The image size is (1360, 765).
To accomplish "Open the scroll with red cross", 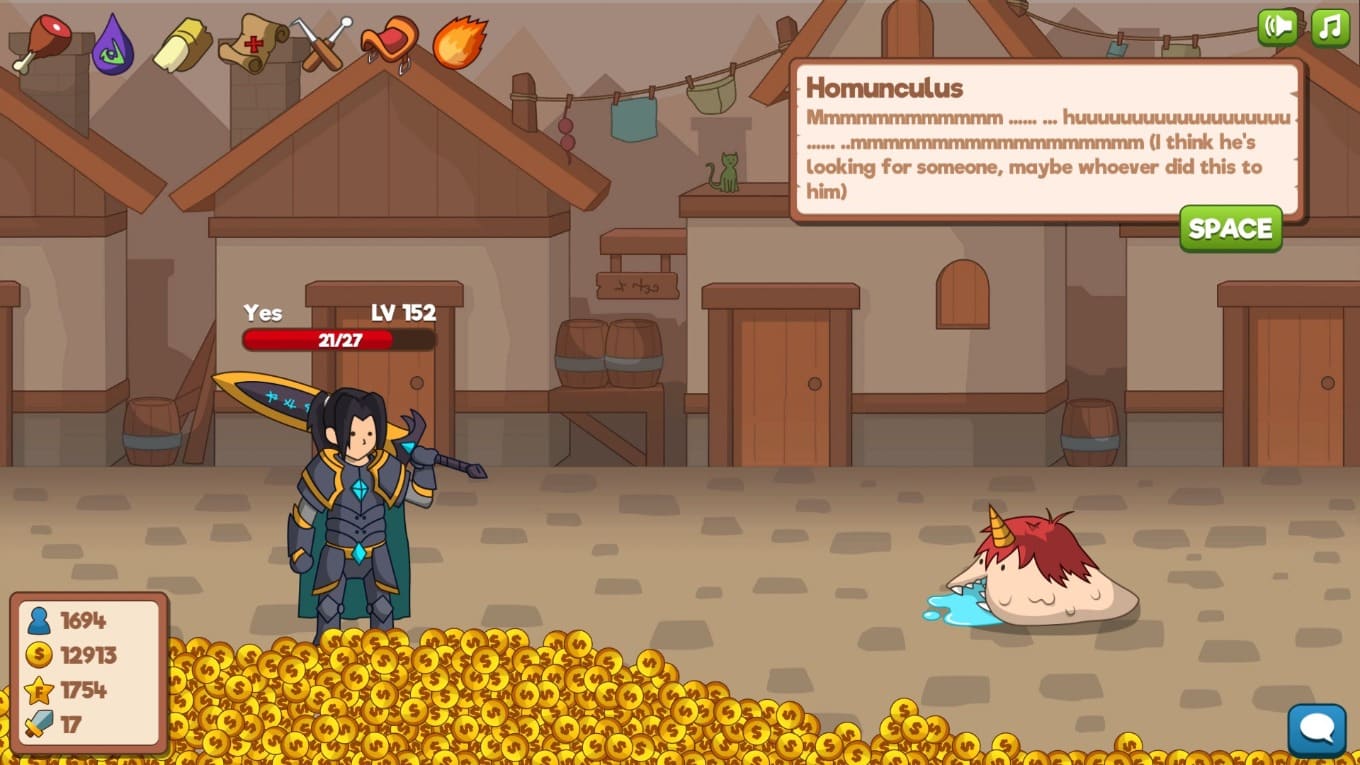I will [x=253, y=43].
